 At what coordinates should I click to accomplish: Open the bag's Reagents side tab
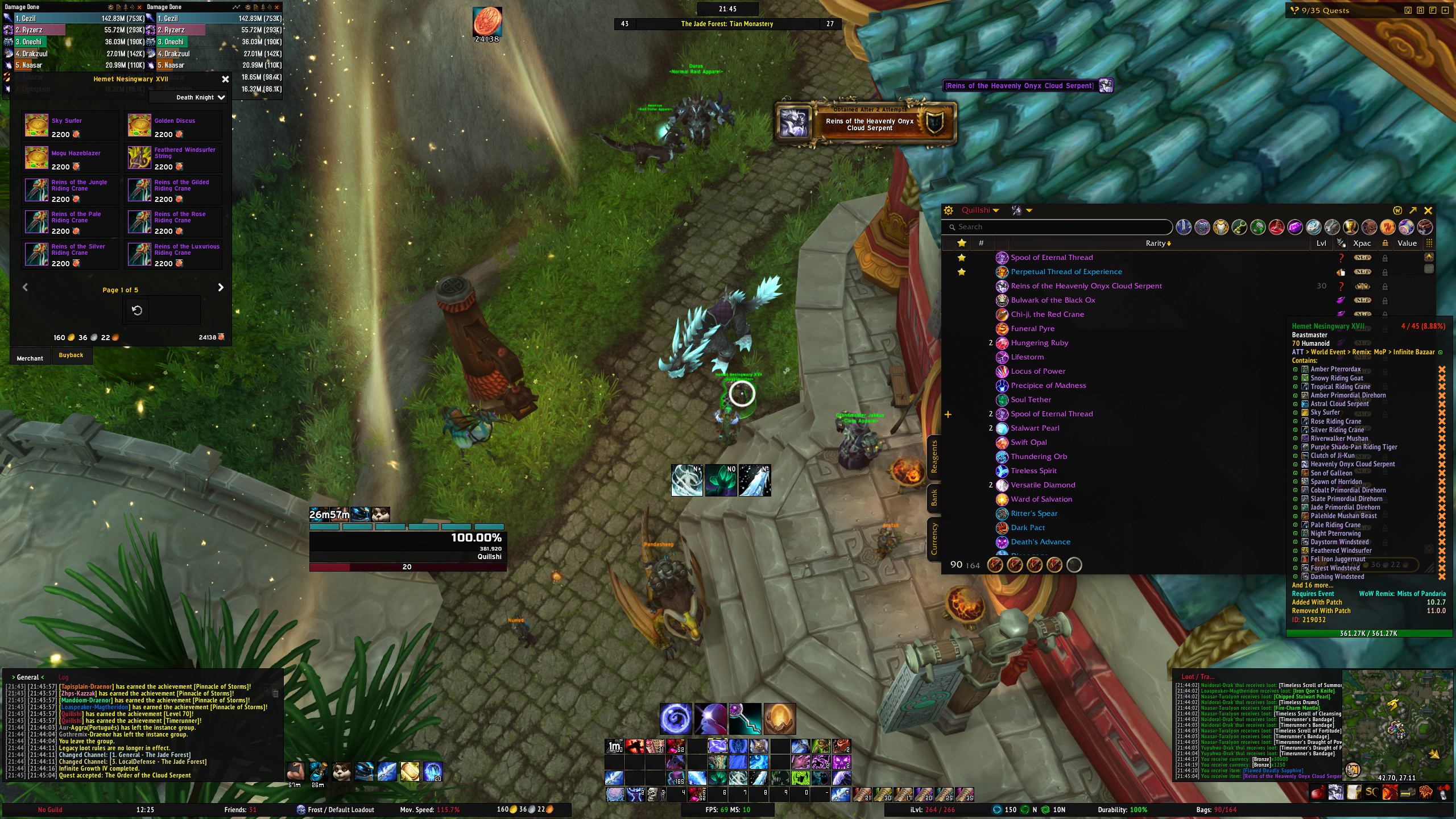click(934, 457)
